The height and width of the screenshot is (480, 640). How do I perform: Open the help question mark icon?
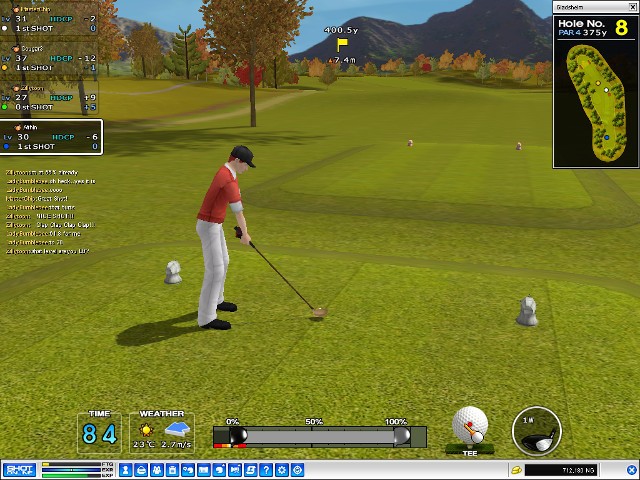pos(267,469)
